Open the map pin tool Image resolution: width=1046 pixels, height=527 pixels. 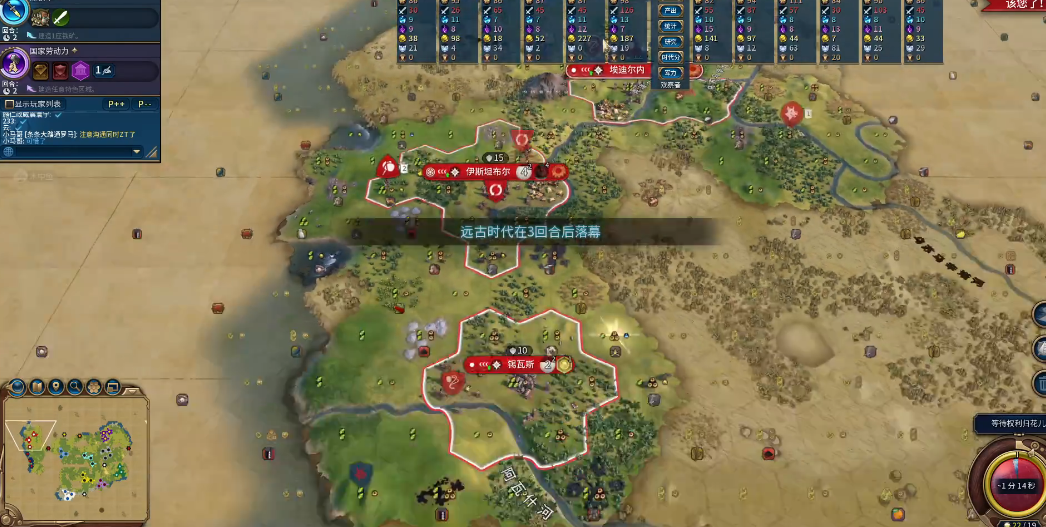57,386
